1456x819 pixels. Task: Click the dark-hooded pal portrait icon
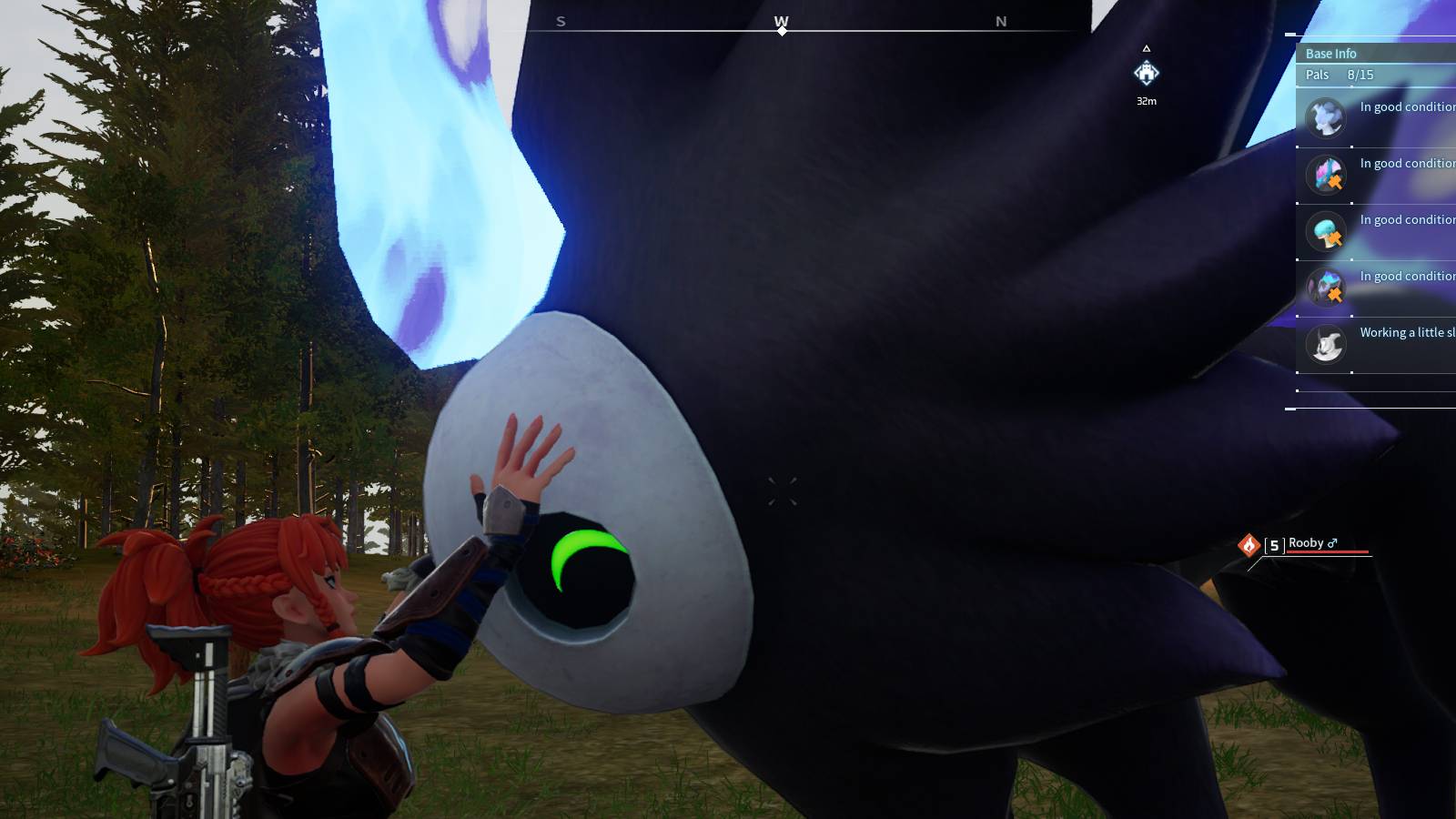click(1324, 288)
